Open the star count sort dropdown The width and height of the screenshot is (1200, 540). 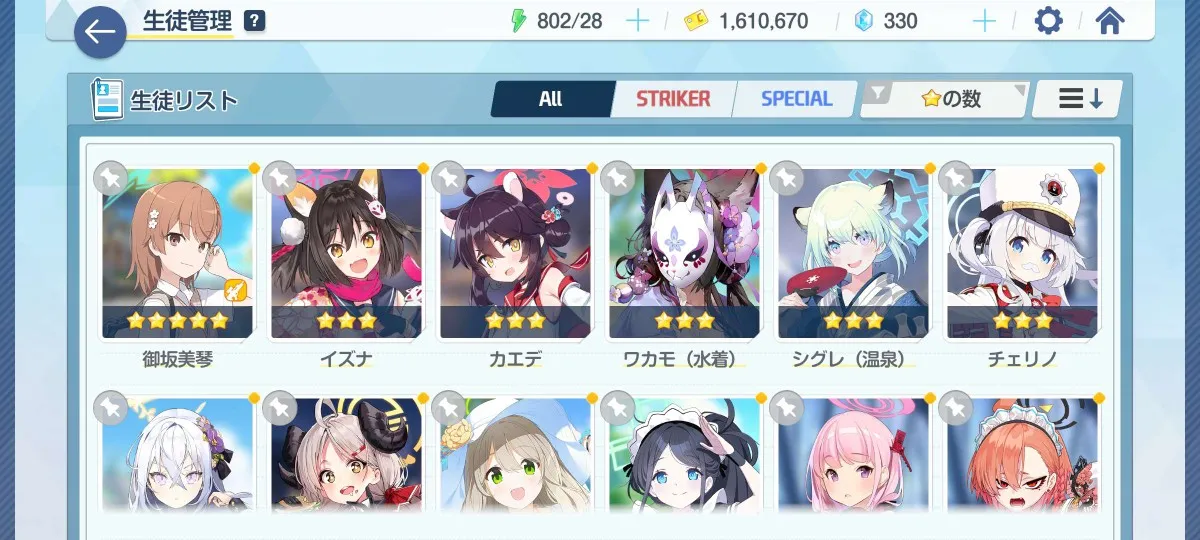tap(944, 99)
